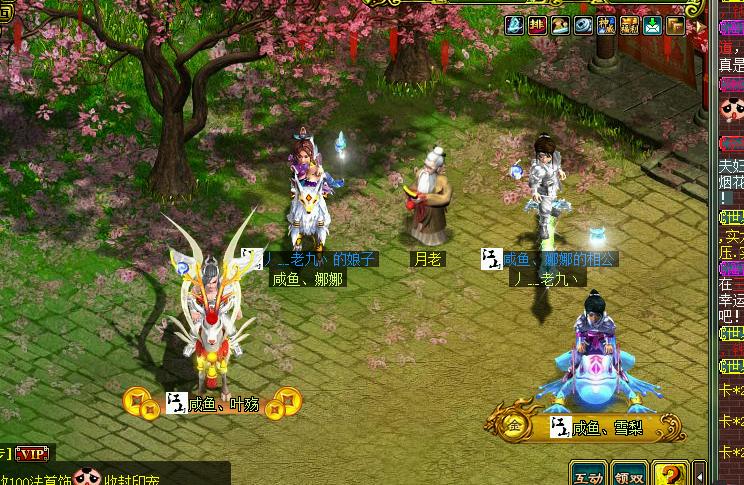Click the blue swirl icon in top bar
The width and height of the screenshot is (744, 485).
point(515,26)
